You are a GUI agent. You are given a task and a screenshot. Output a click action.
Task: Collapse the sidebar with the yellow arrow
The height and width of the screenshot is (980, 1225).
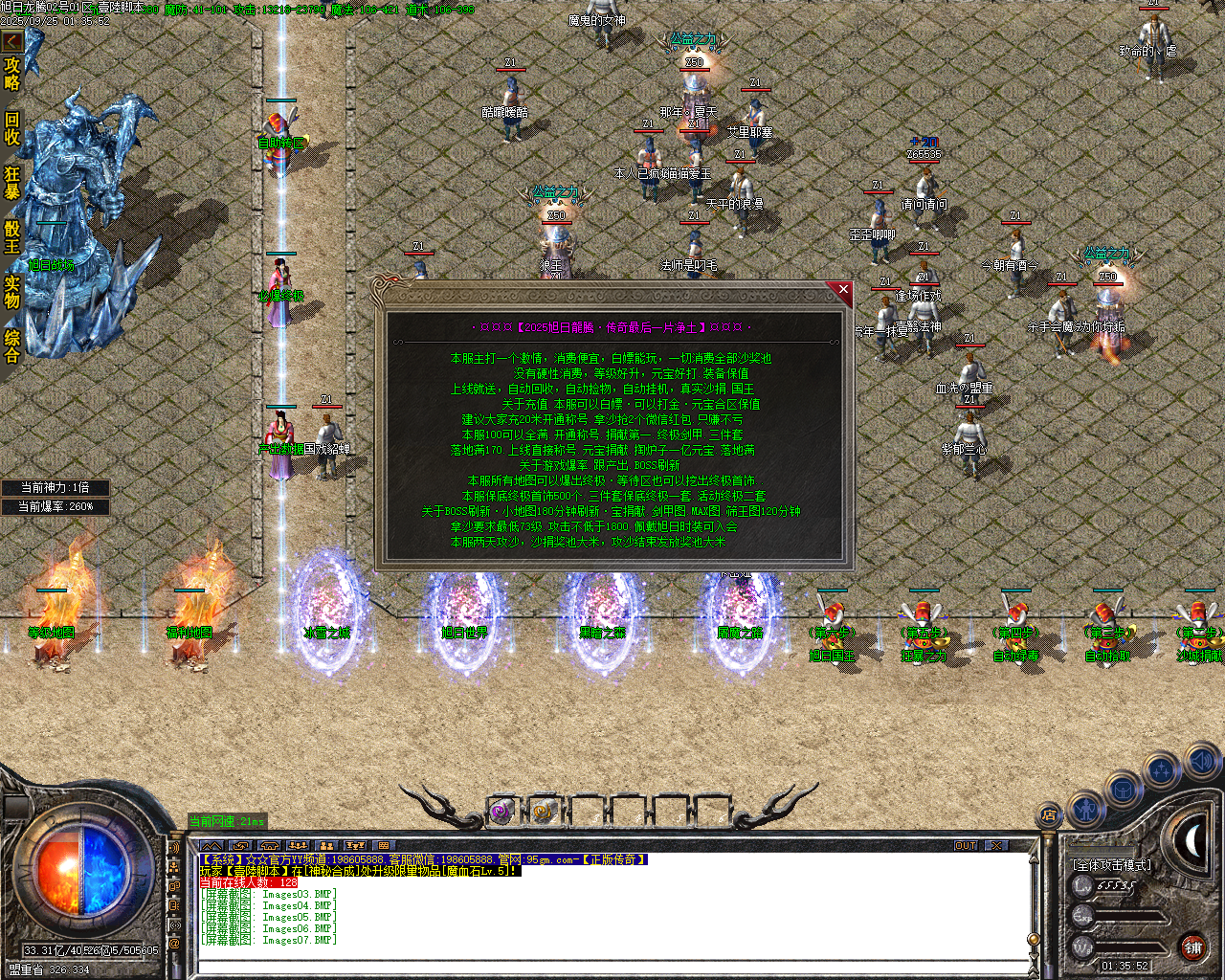pyautogui.click(x=13, y=41)
